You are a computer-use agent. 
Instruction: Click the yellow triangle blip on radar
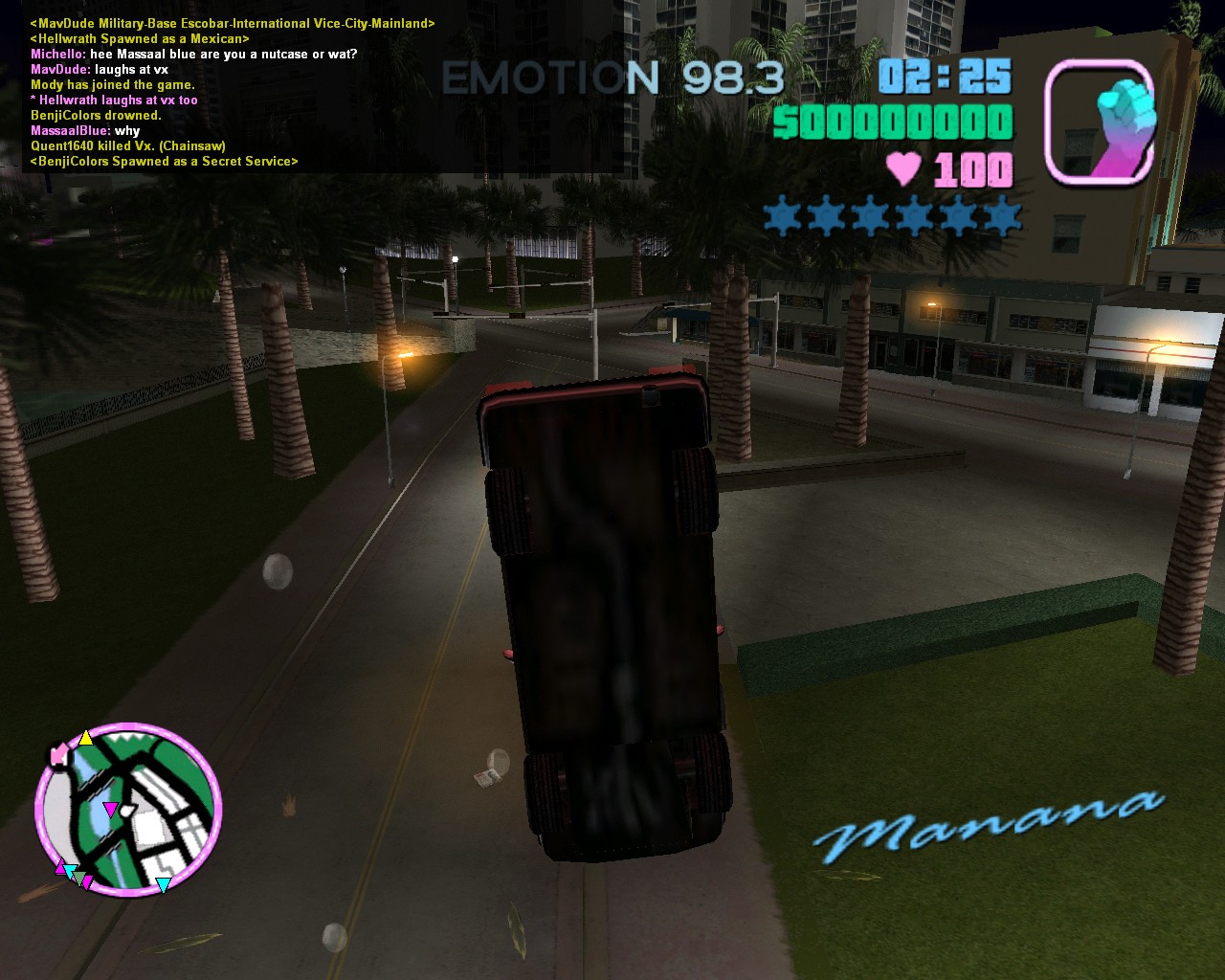click(86, 738)
